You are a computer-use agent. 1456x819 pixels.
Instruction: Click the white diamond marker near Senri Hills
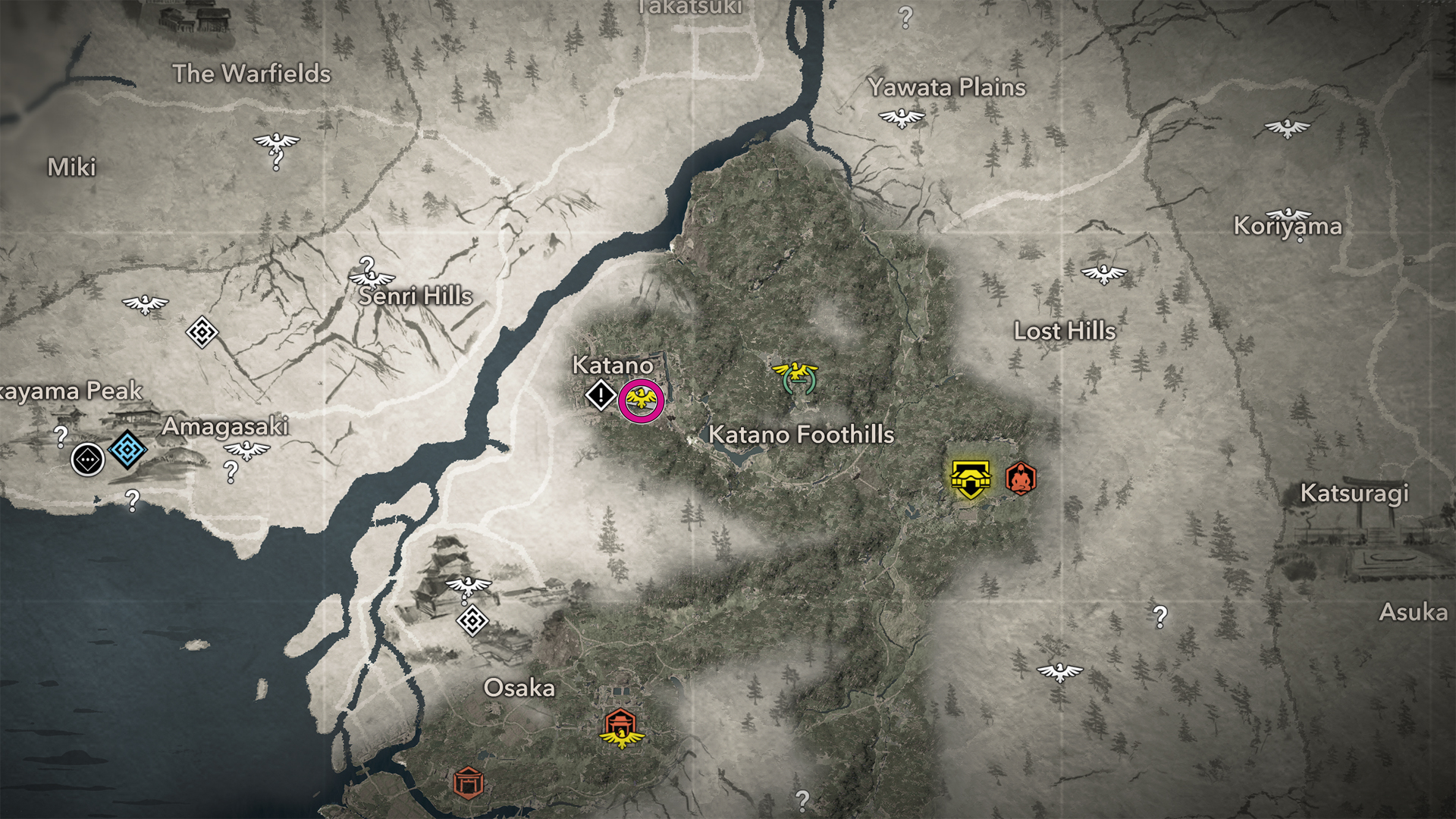coord(202,332)
